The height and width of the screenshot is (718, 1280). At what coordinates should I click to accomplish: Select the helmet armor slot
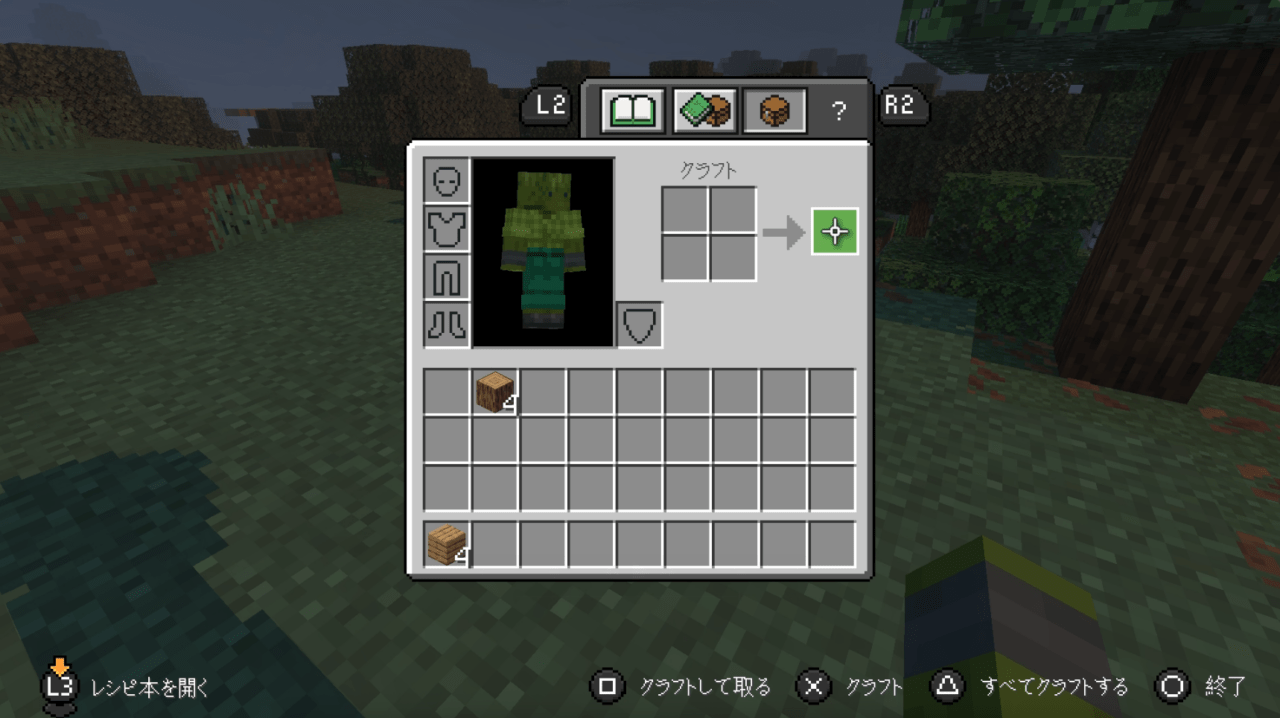446,181
